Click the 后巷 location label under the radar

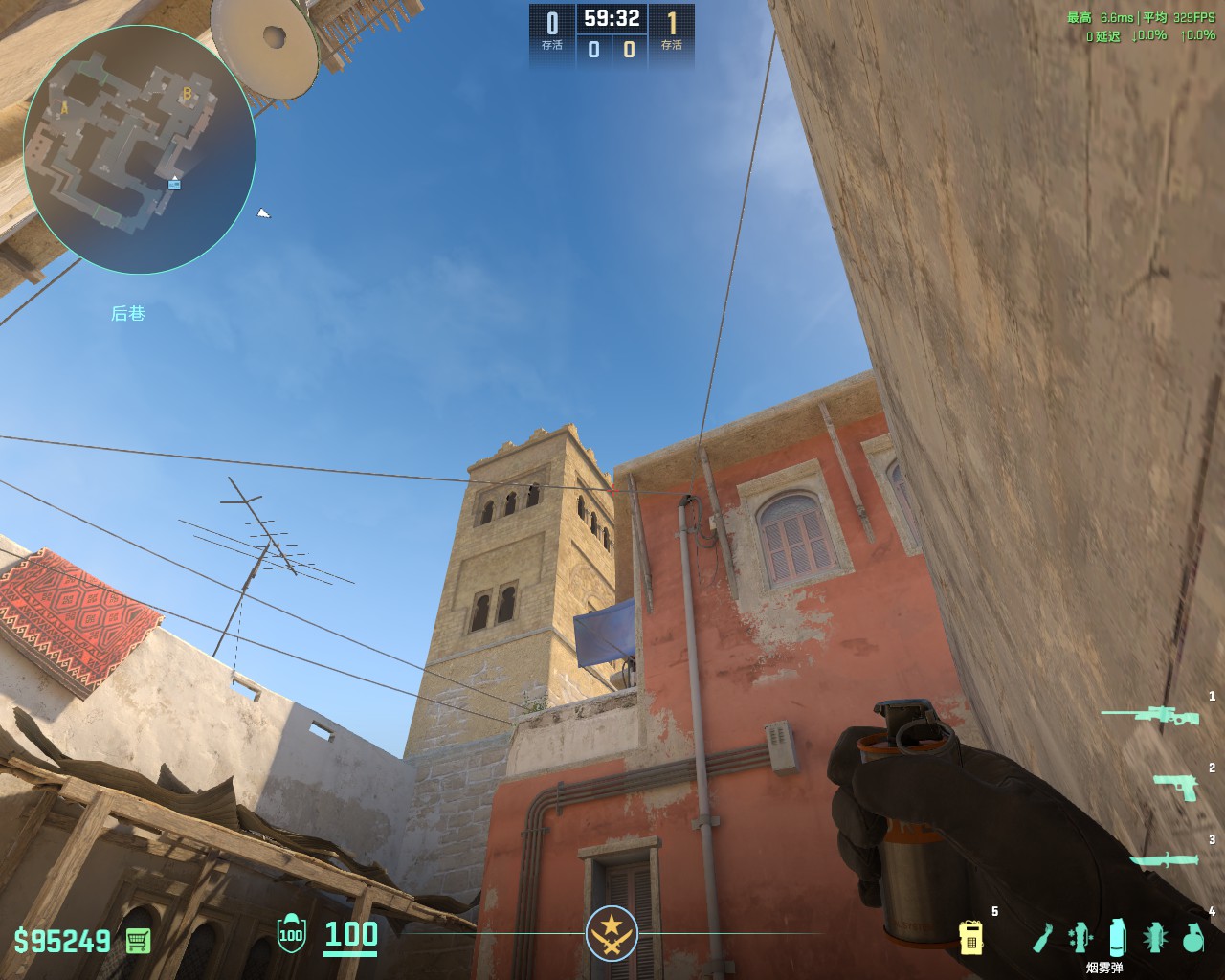(129, 312)
